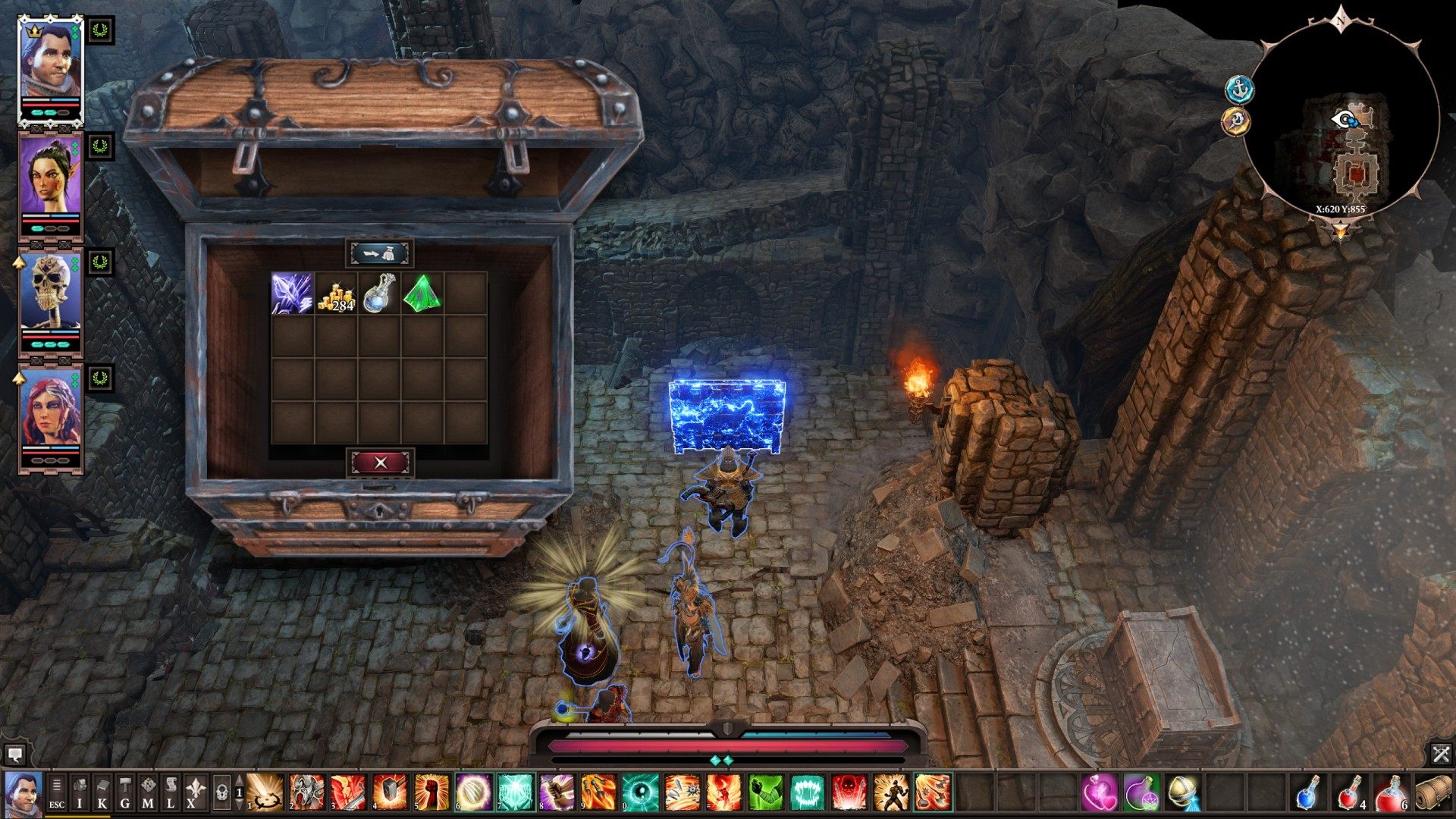Open the inventory with the I button
The height and width of the screenshot is (819, 1456).
pos(80,793)
